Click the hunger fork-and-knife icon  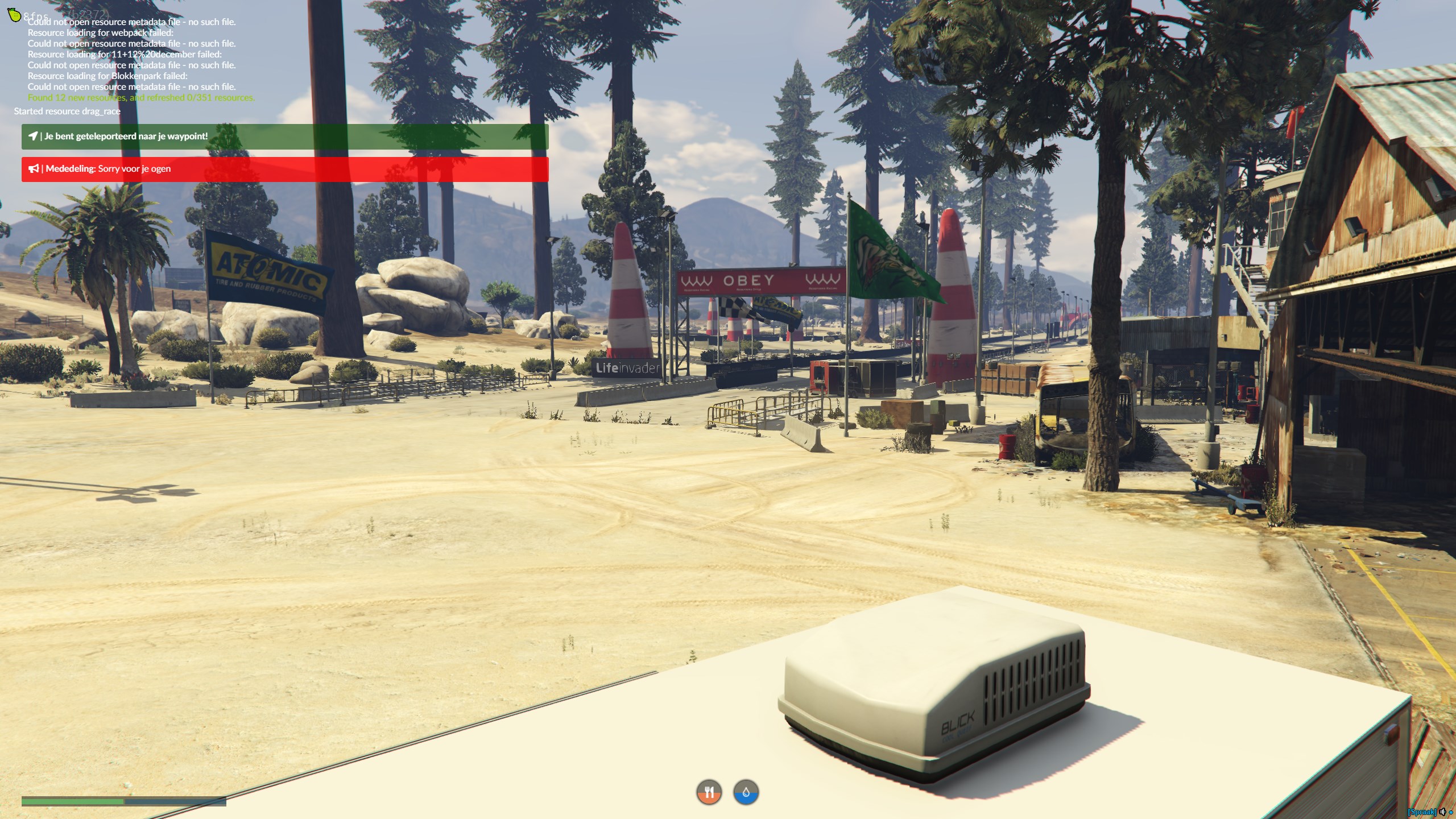pos(709,792)
